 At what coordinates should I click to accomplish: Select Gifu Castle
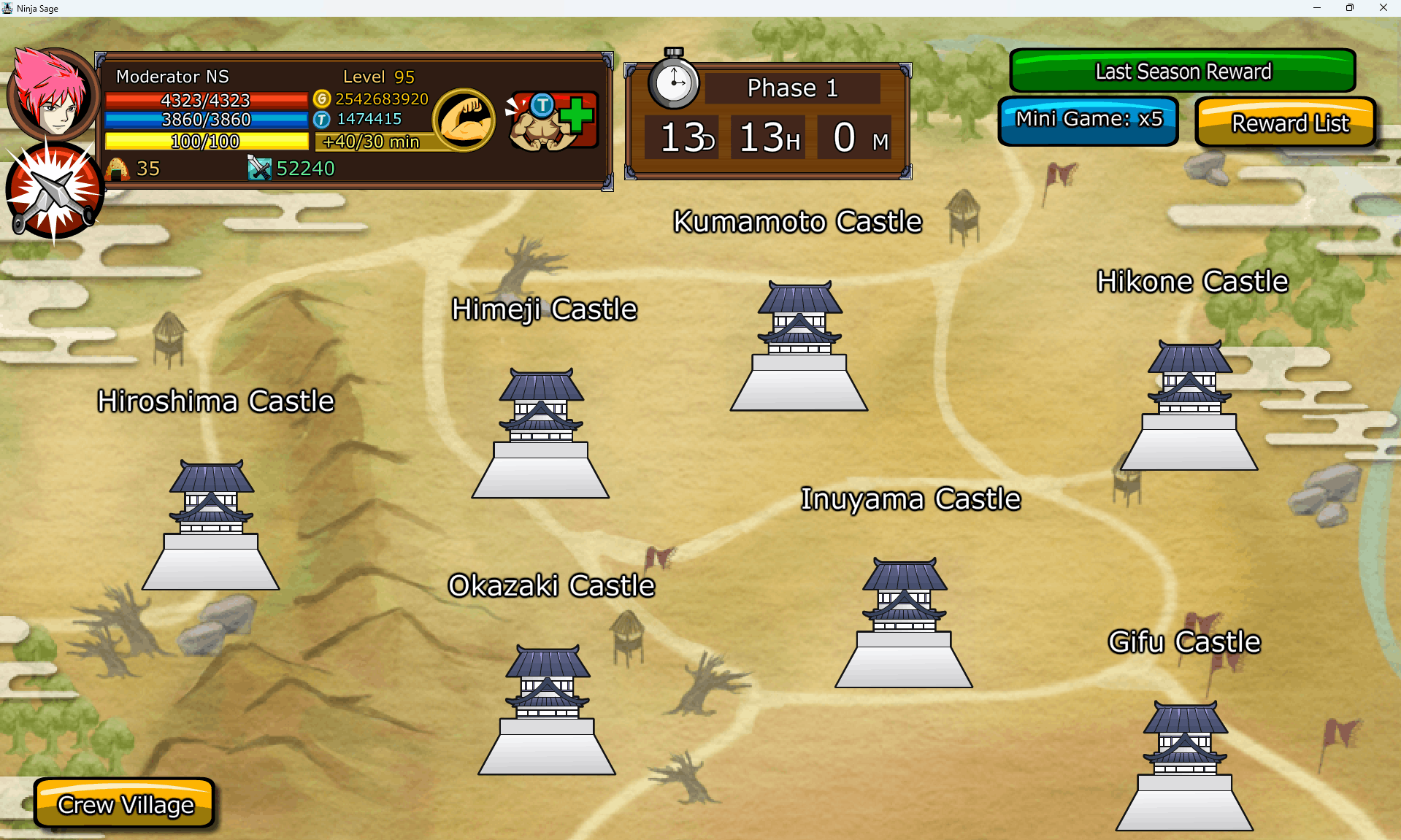pyautogui.click(x=1184, y=767)
